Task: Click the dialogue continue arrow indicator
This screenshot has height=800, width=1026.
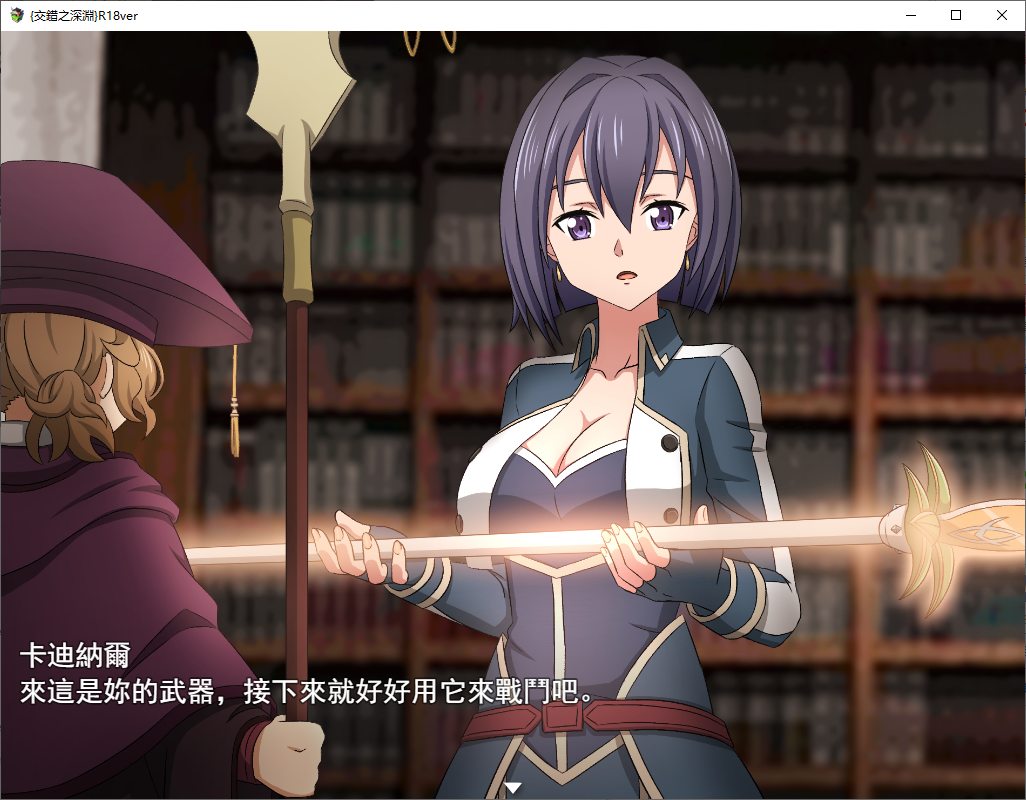Action: click(x=513, y=788)
